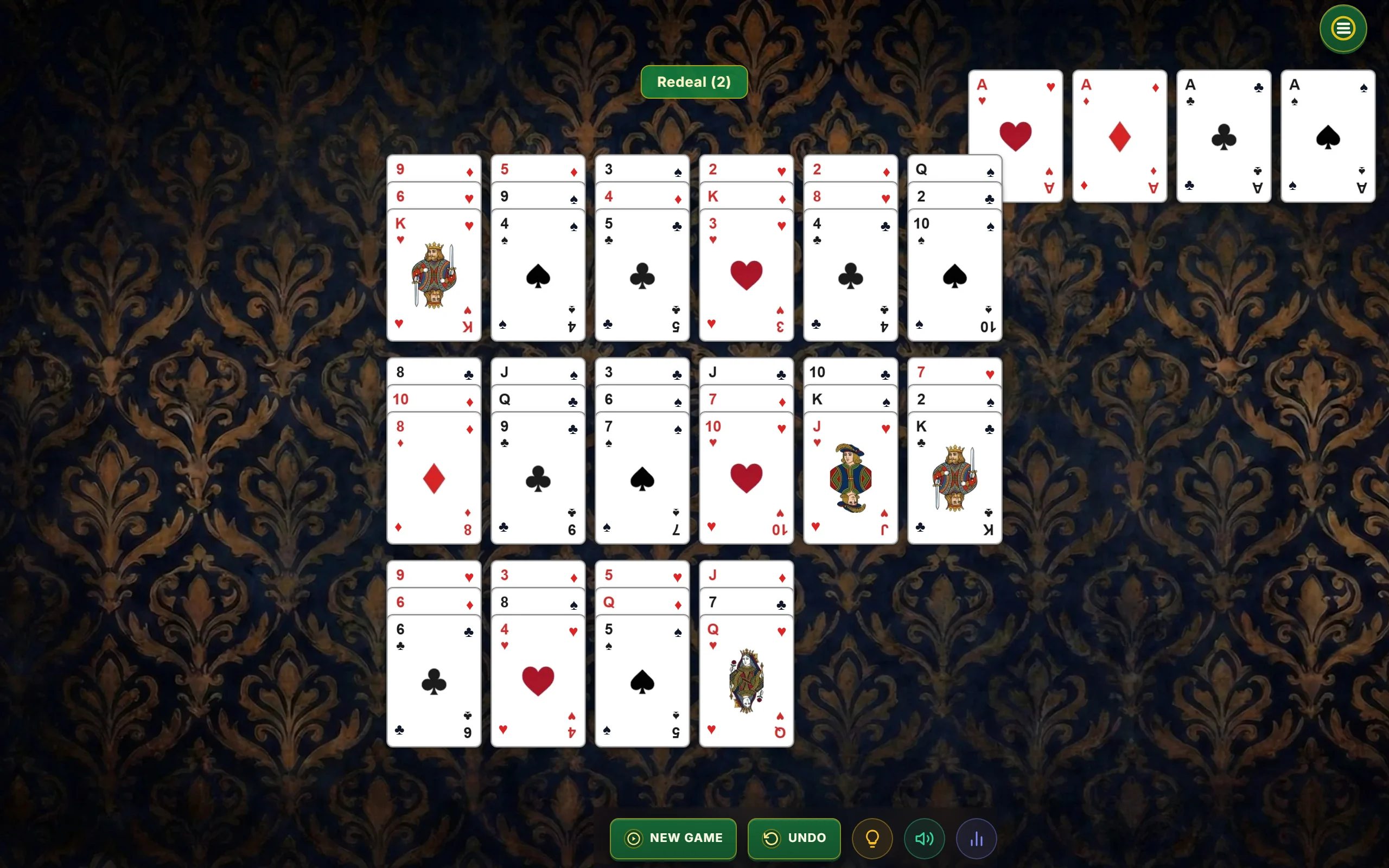The image size is (1389, 868).
Task: Select the Ace of Diamonds foundation card
Action: tap(1119, 136)
